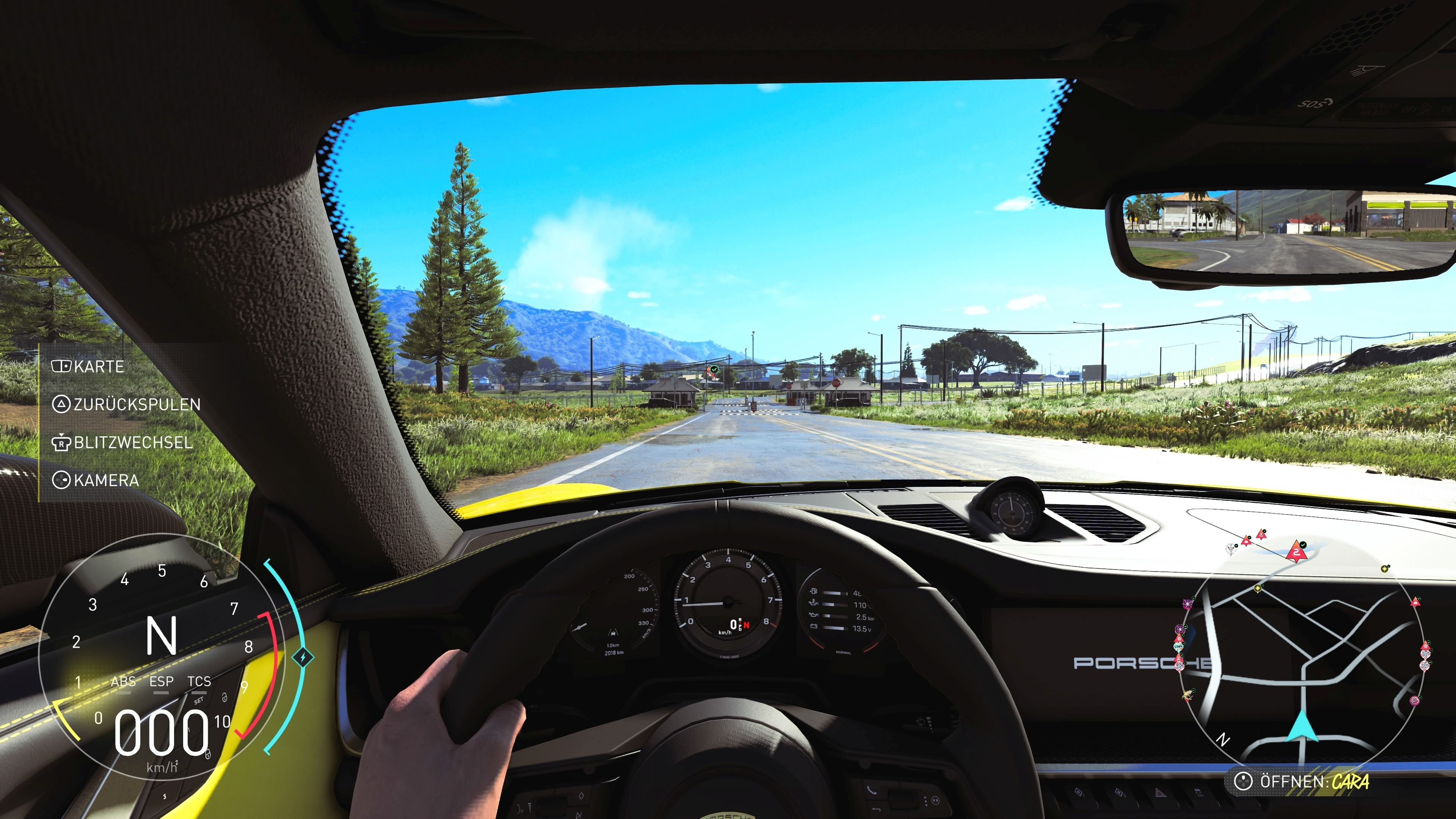Click the purple shield feat icon on the minimap
The image size is (1456, 819).
pos(1180,629)
